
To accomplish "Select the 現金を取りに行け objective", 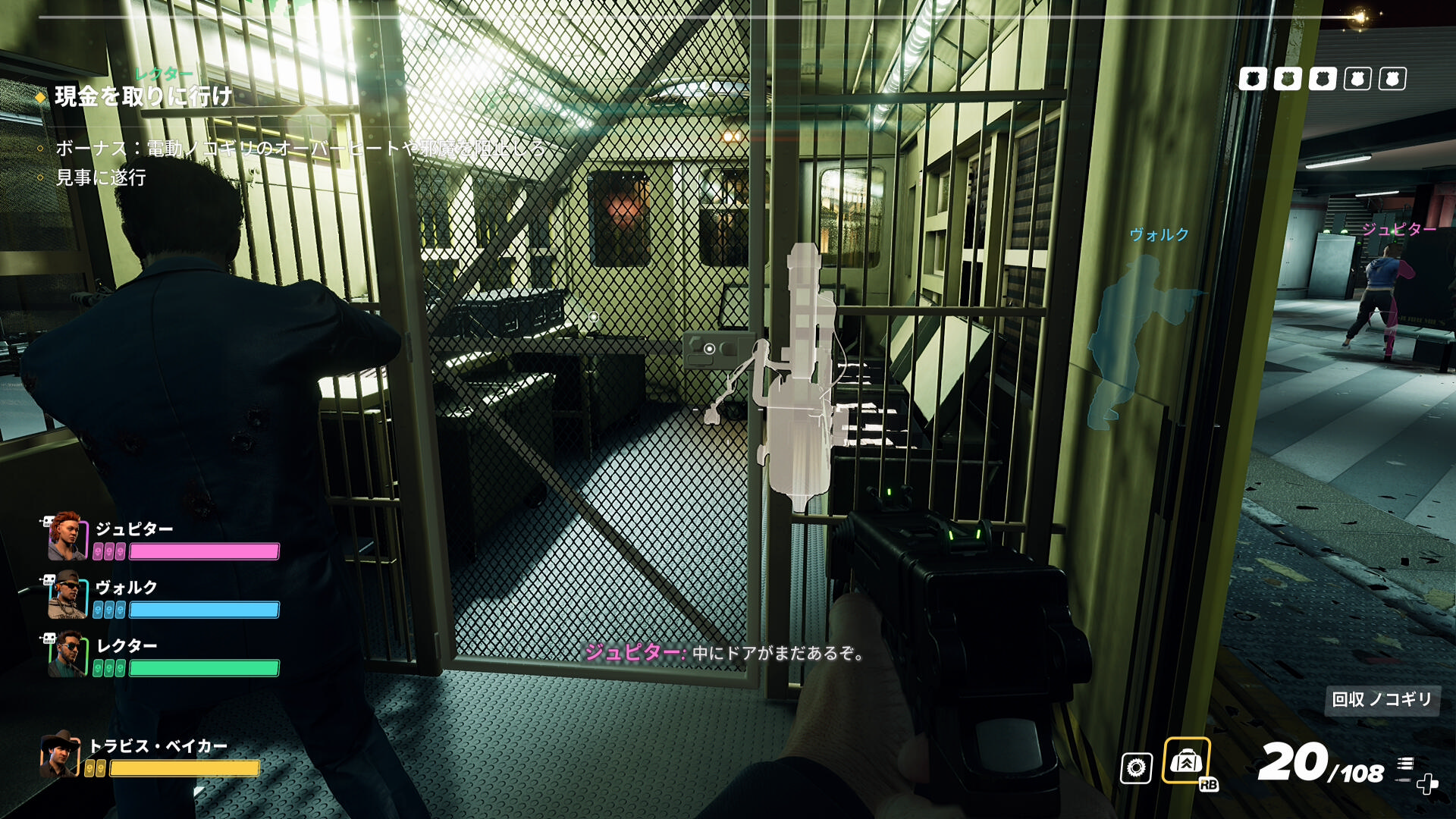I will (x=143, y=96).
